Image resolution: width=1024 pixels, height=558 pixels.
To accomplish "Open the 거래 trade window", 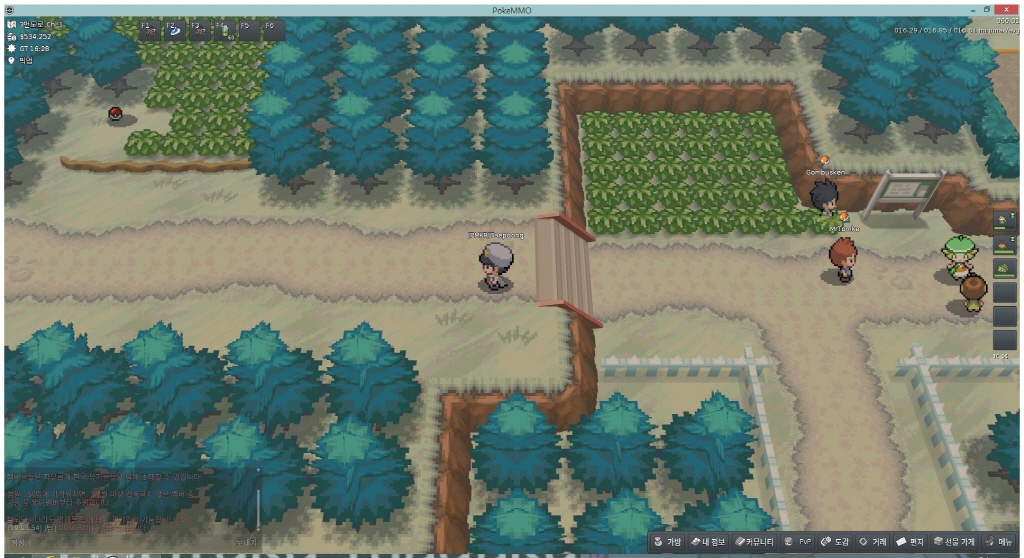I will coord(873,542).
